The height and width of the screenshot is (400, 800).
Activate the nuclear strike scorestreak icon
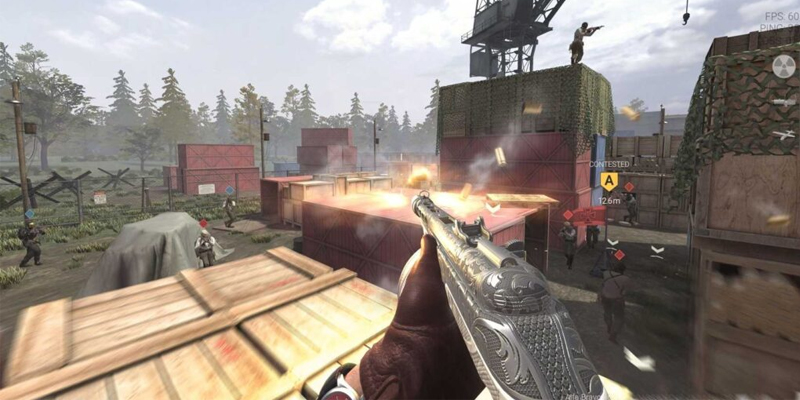(784, 67)
